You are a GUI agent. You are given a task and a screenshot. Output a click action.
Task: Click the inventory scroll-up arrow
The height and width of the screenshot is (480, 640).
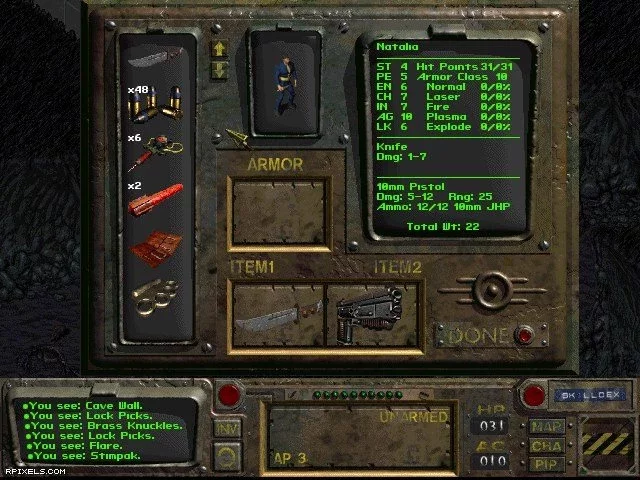tap(220, 49)
